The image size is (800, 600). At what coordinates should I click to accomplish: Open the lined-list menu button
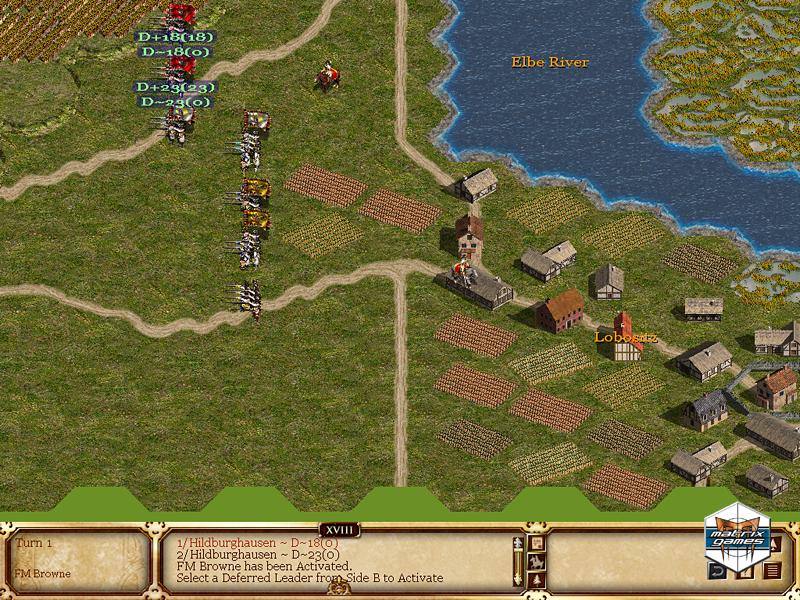(772, 570)
